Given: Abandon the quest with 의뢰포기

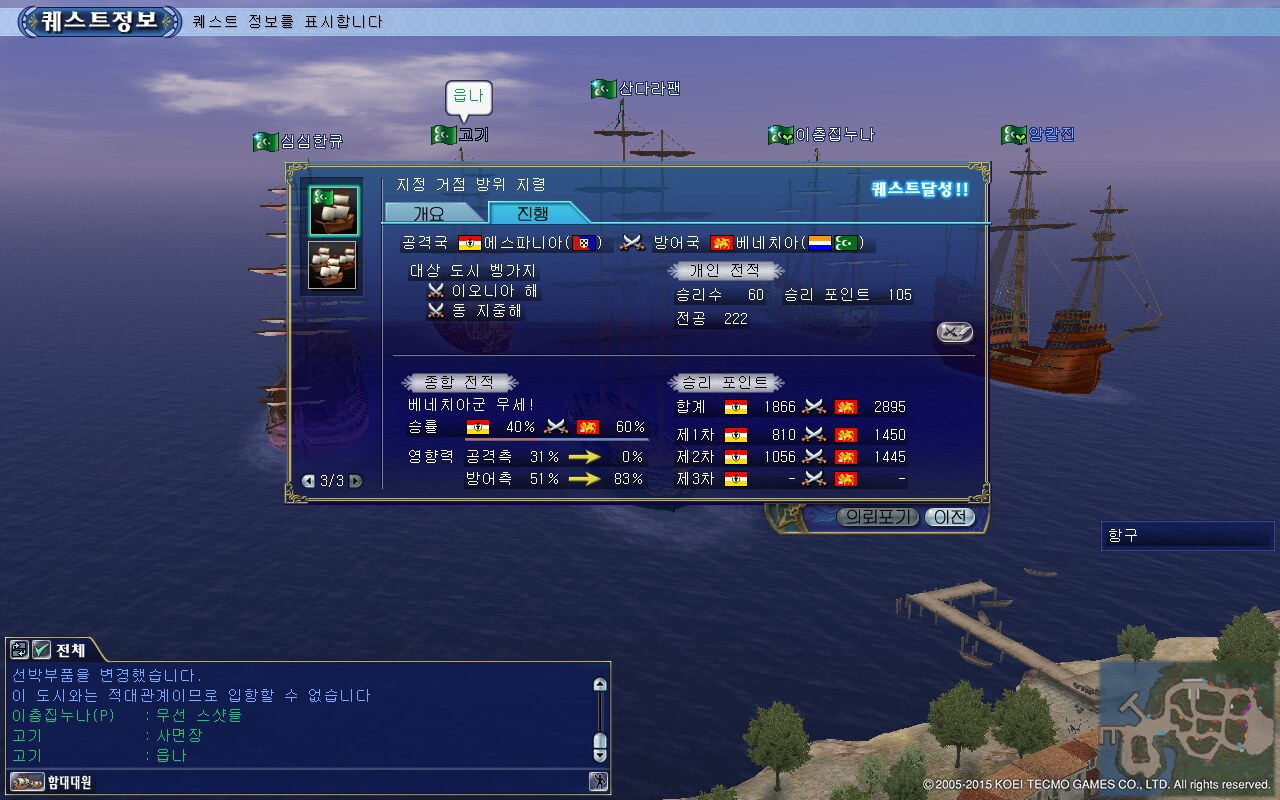Looking at the screenshot, I should coord(876,517).
